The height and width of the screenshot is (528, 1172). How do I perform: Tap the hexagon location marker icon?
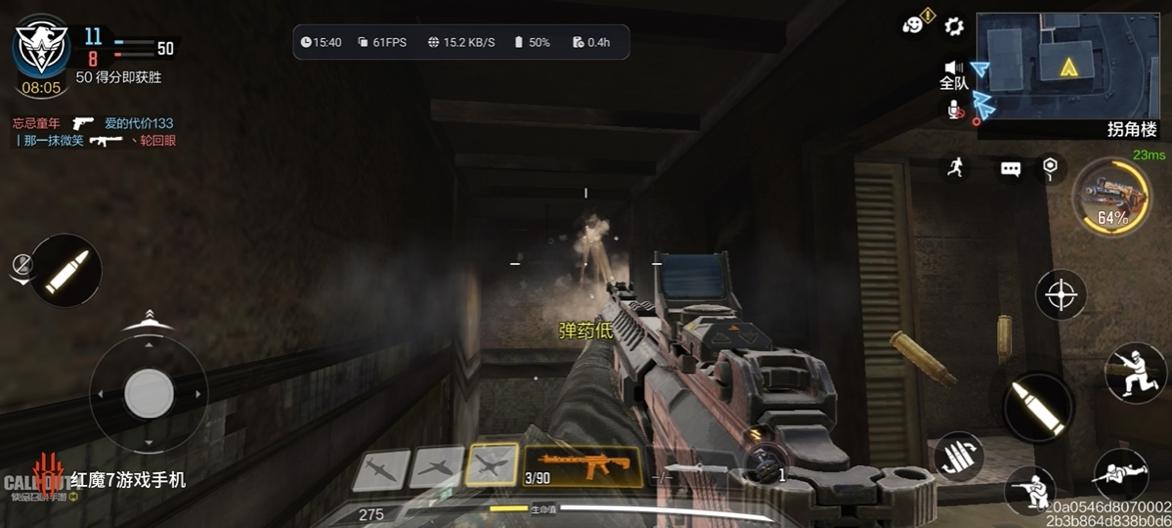[x=1049, y=167]
